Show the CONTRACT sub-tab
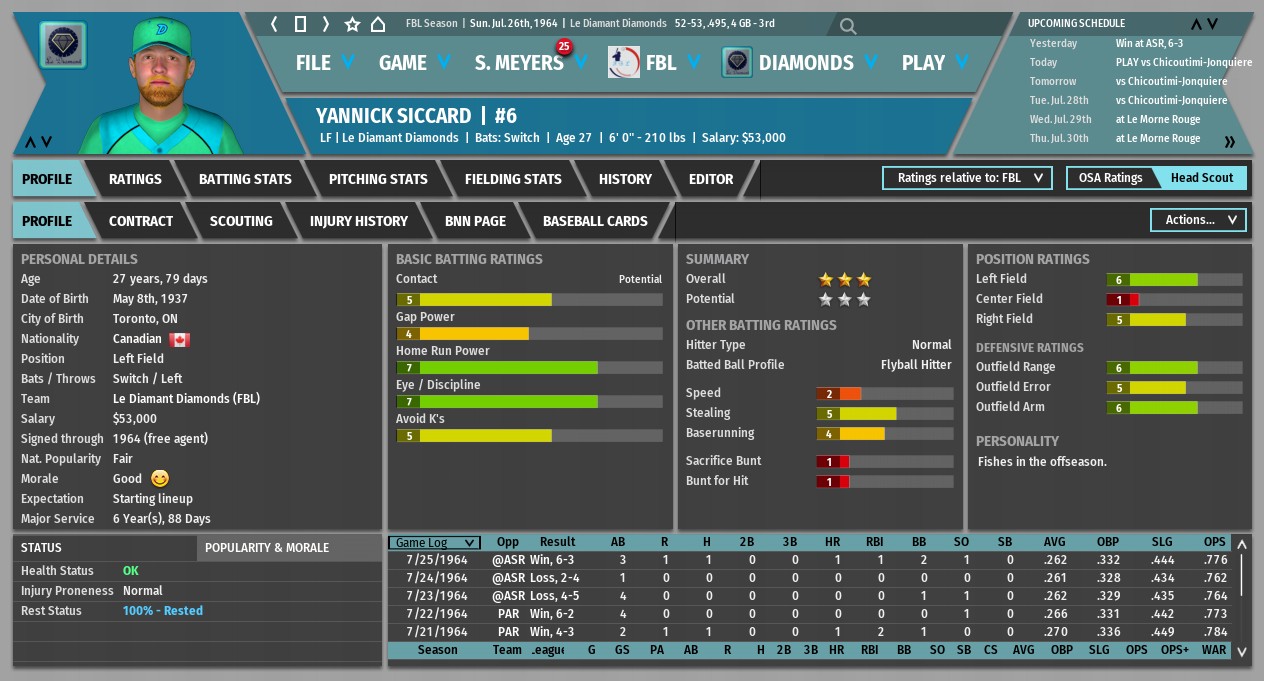Screen dimensions: 1264x681 tap(141, 221)
